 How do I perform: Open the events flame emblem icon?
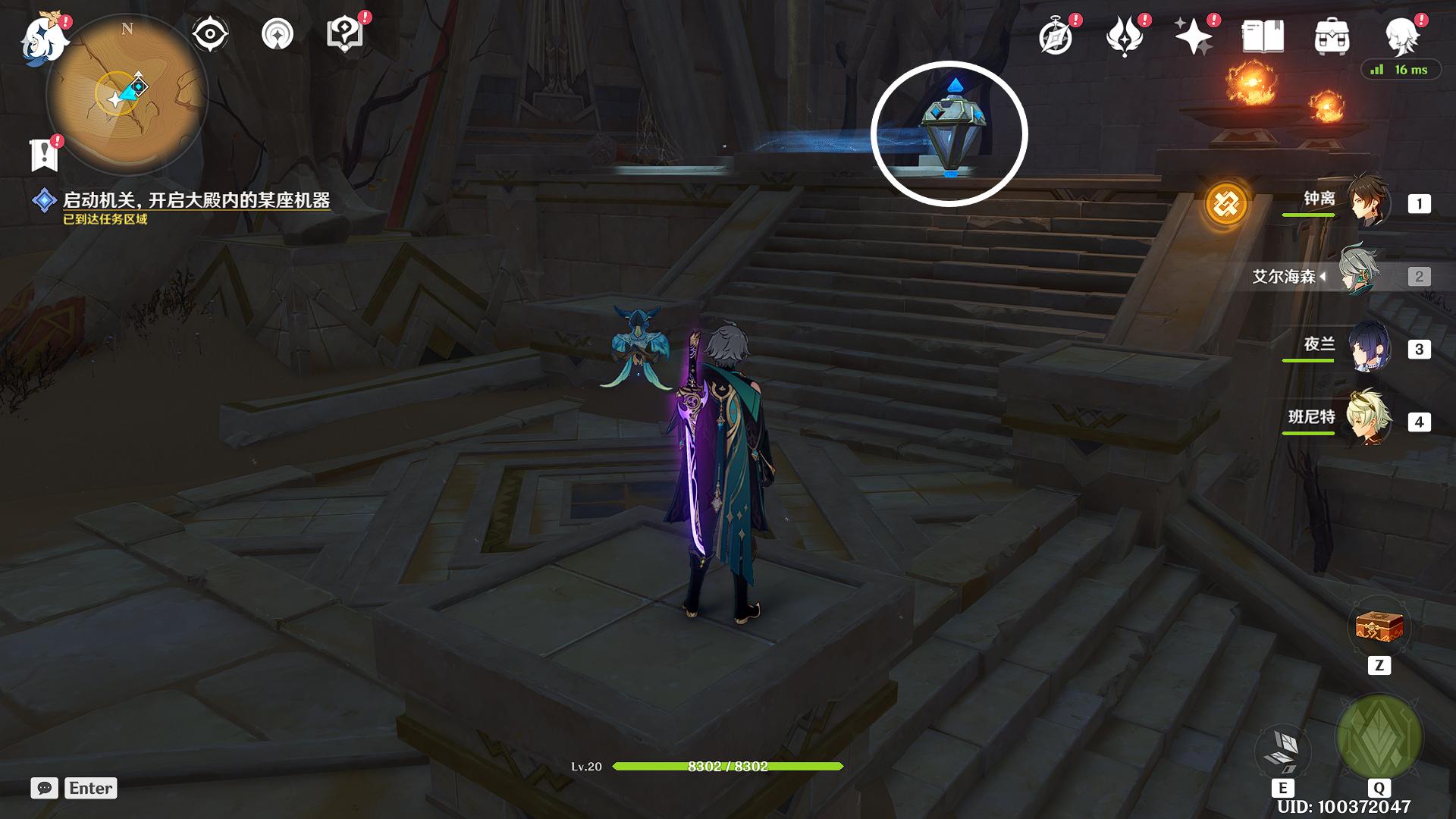click(1124, 36)
